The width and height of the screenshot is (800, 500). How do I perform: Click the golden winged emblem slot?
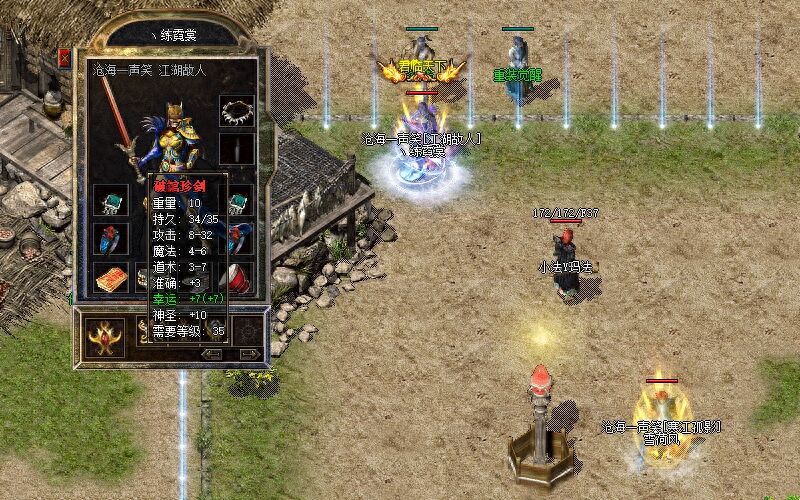click(104, 336)
